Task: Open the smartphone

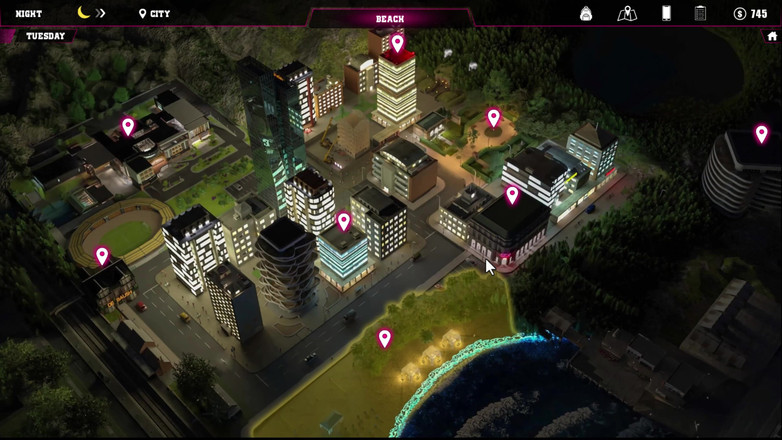Action: click(666, 14)
